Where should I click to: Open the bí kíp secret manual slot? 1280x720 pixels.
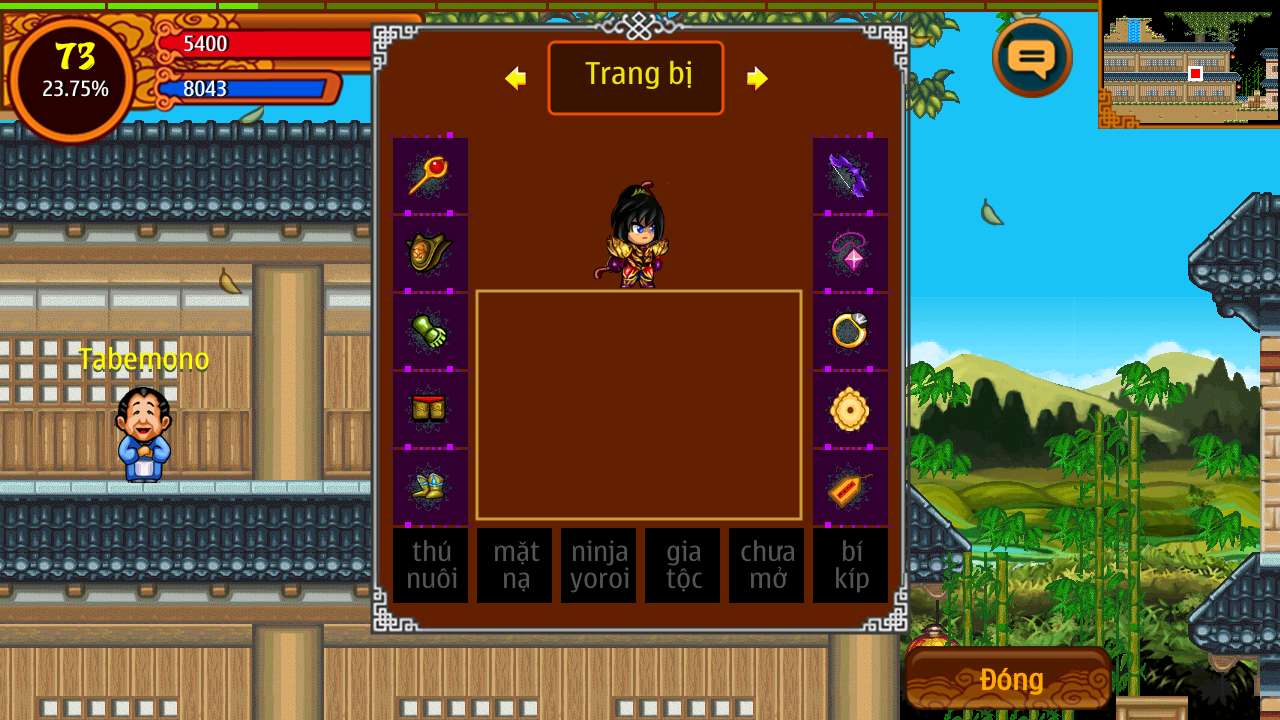(850, 565)
